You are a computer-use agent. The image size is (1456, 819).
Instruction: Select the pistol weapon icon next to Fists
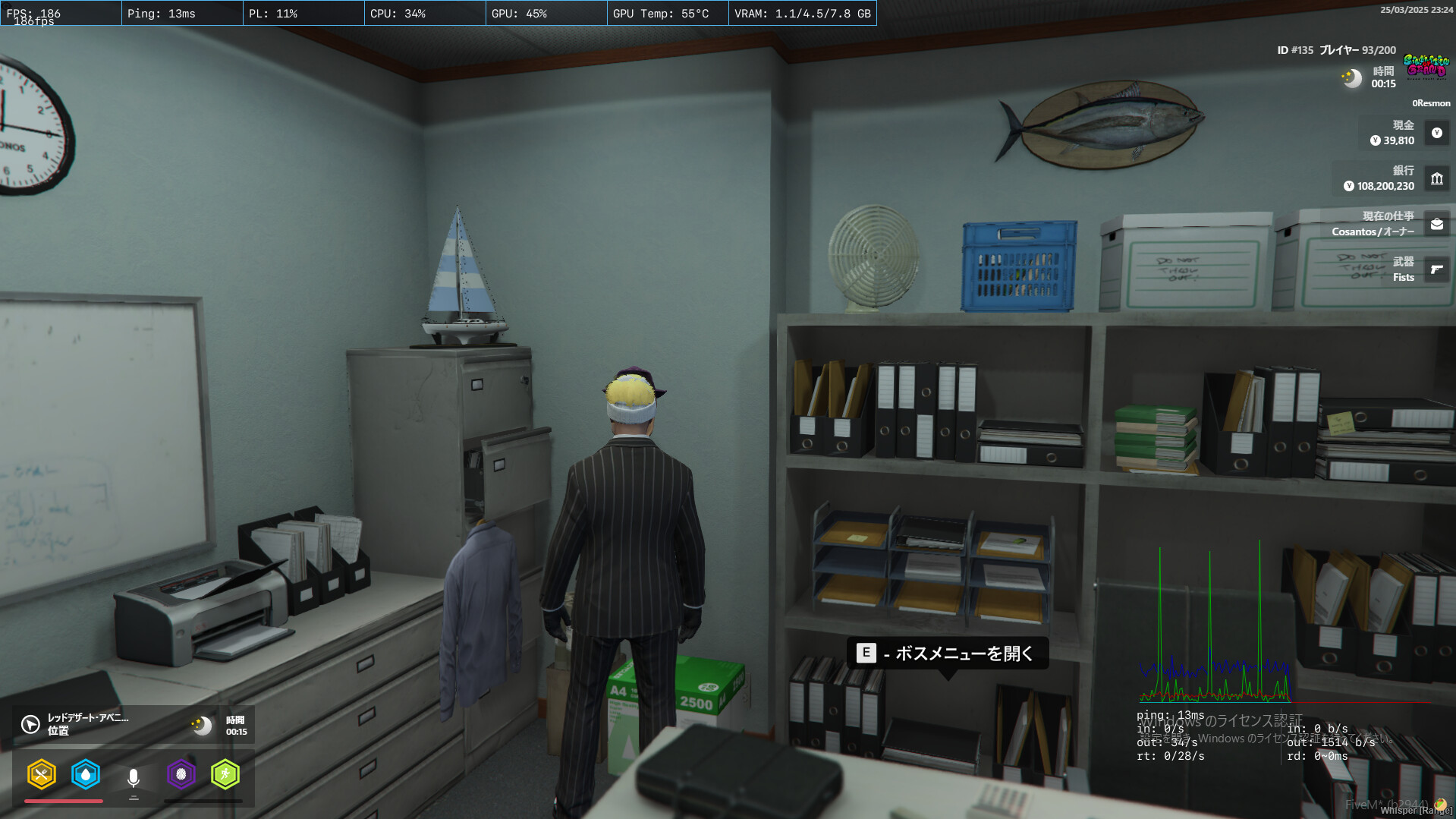[1436, 269]
